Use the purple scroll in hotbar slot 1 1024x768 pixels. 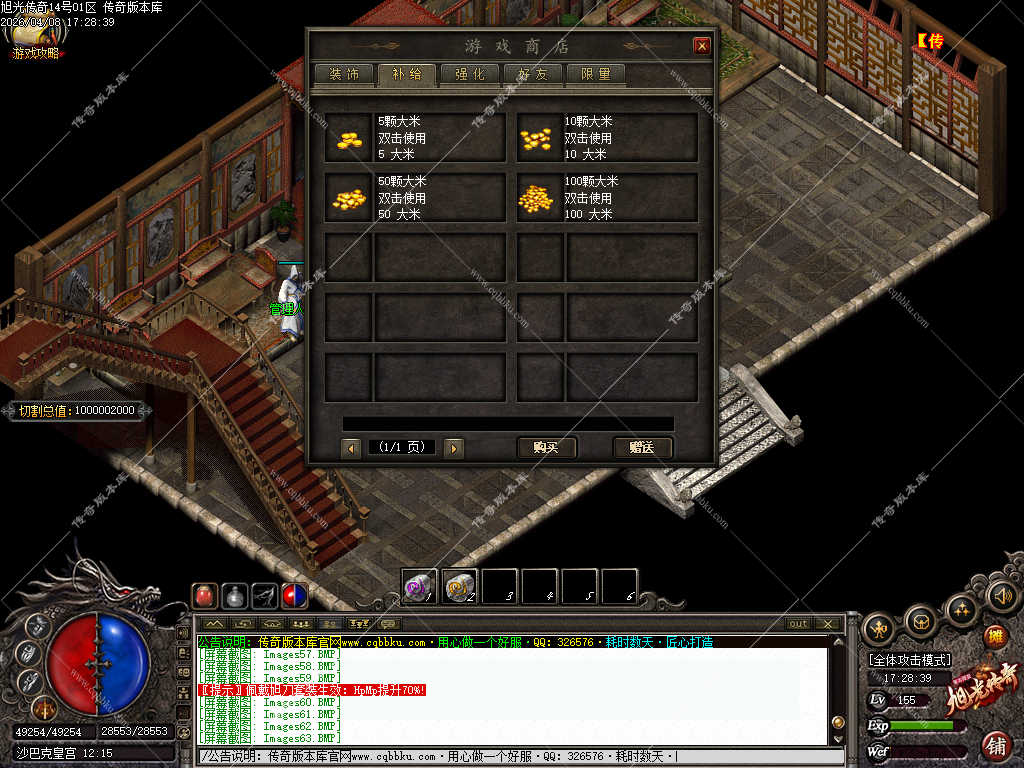pyautogui.click(x=419, y=586)
